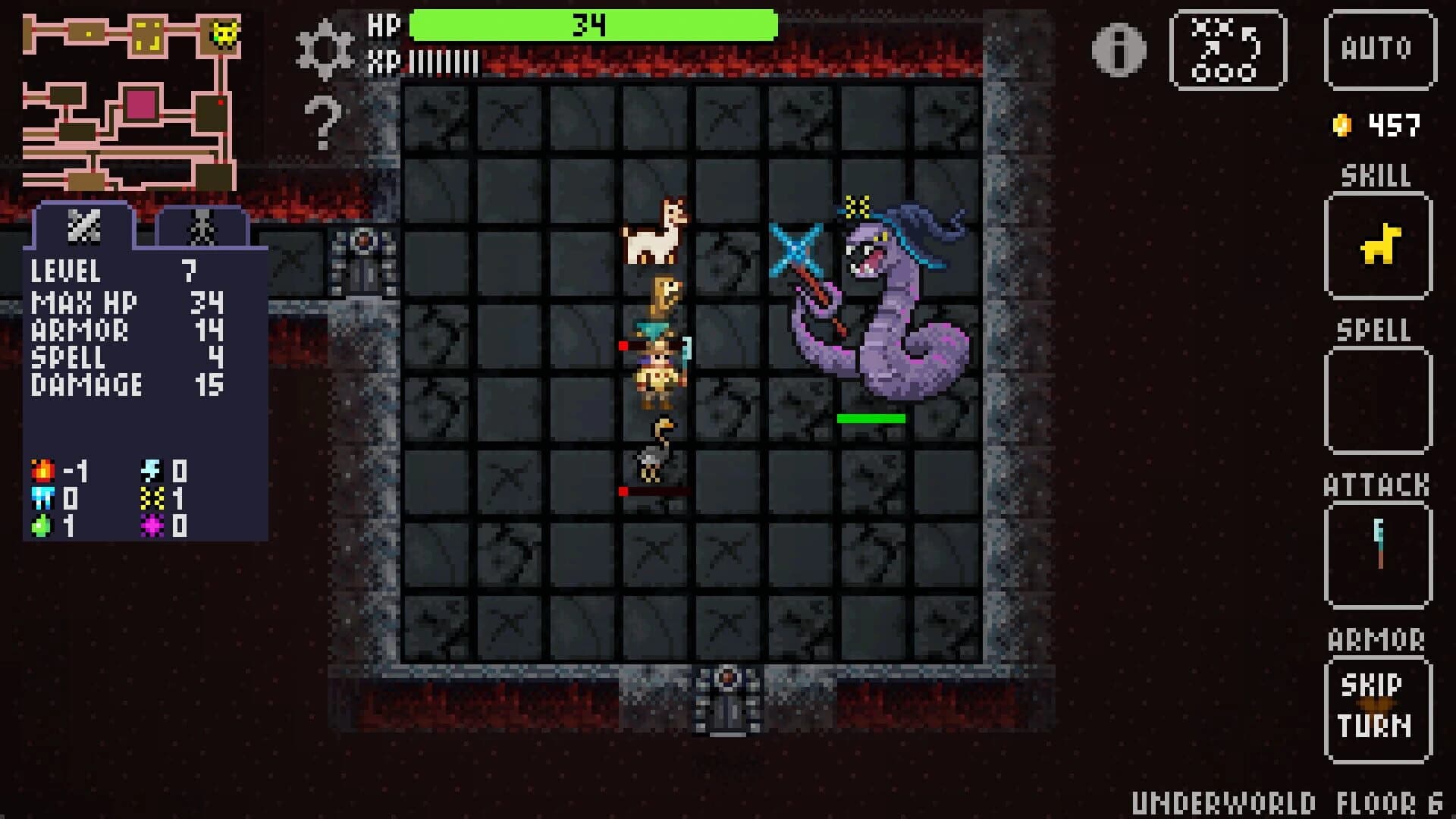Click the water resistance icon showing 0
Screen dimensions: 1456x819
point(44,499)
